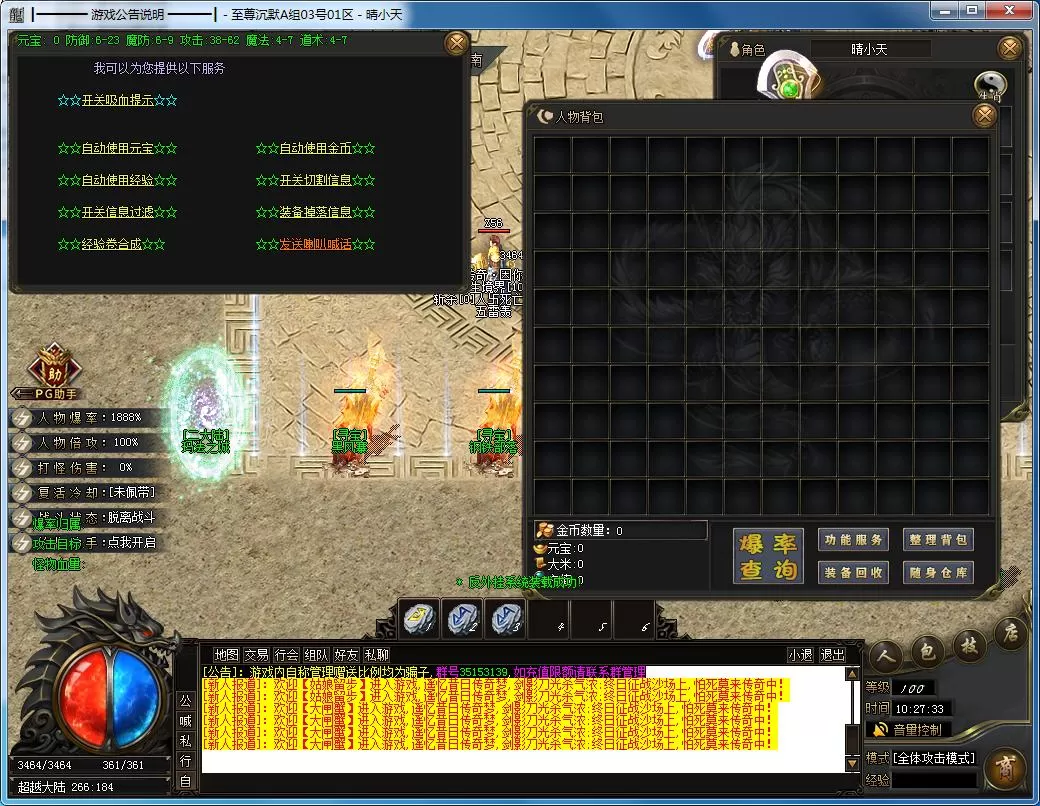The height and width of the screenshot is (806, 1040).
Task: Open the 地图 map tab
Action: pyautogui.click(x=227, y=655)
